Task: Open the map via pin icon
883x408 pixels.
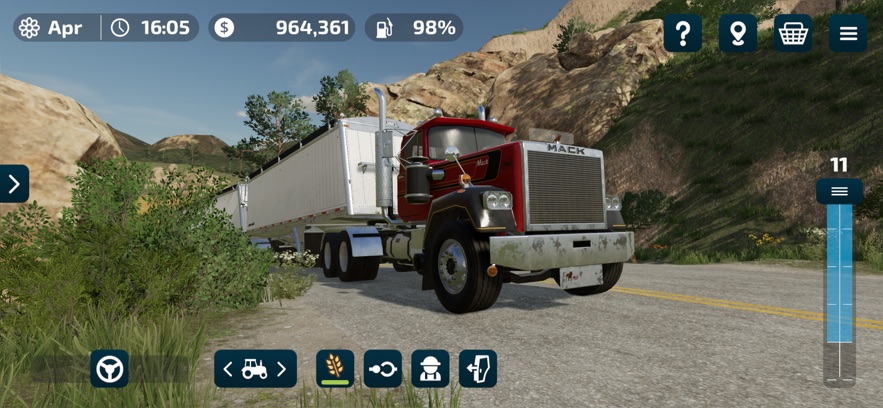Action: tap(738, 34)
